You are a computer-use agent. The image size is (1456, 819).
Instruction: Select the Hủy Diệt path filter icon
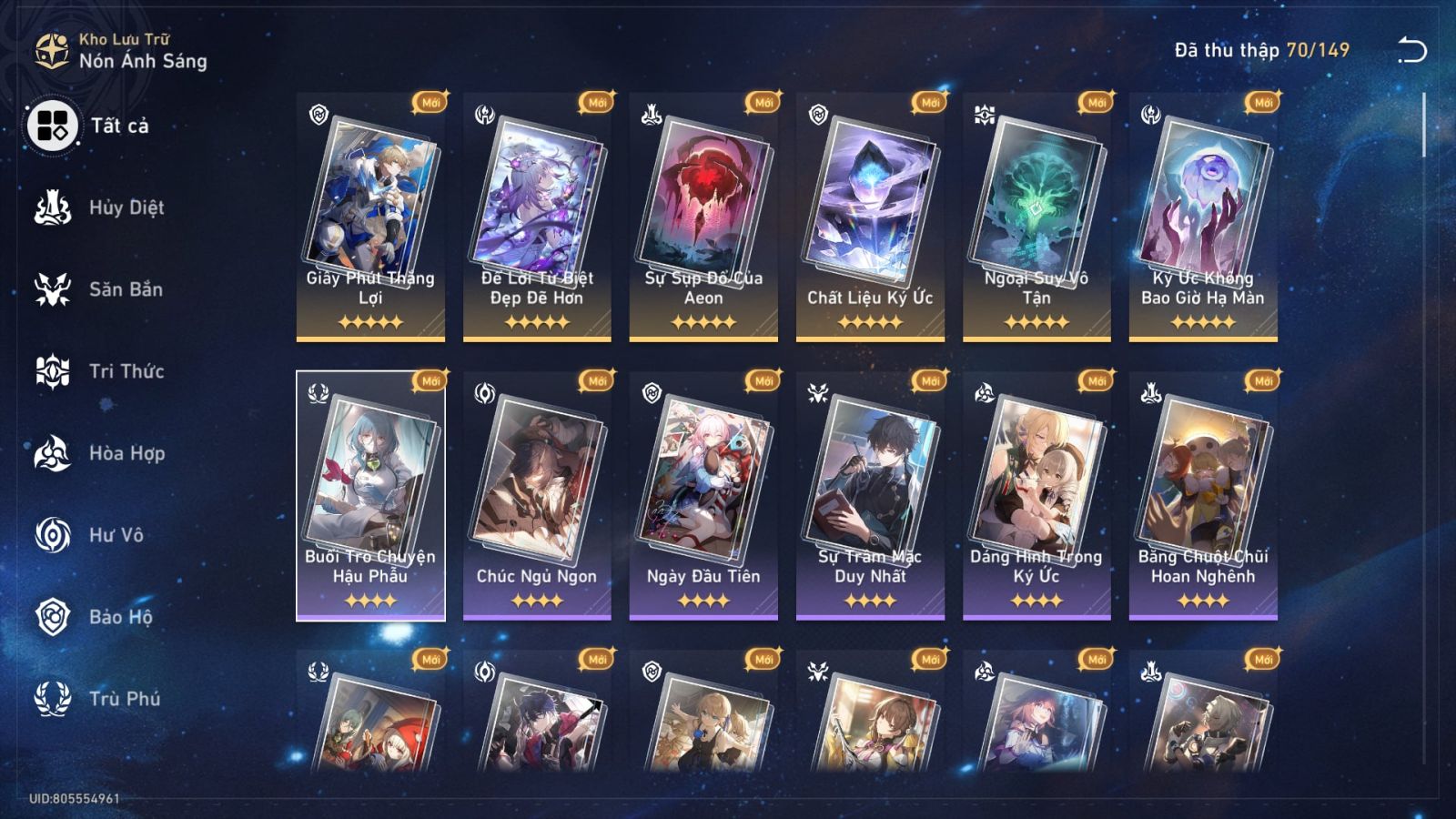[x=53, y=207]
